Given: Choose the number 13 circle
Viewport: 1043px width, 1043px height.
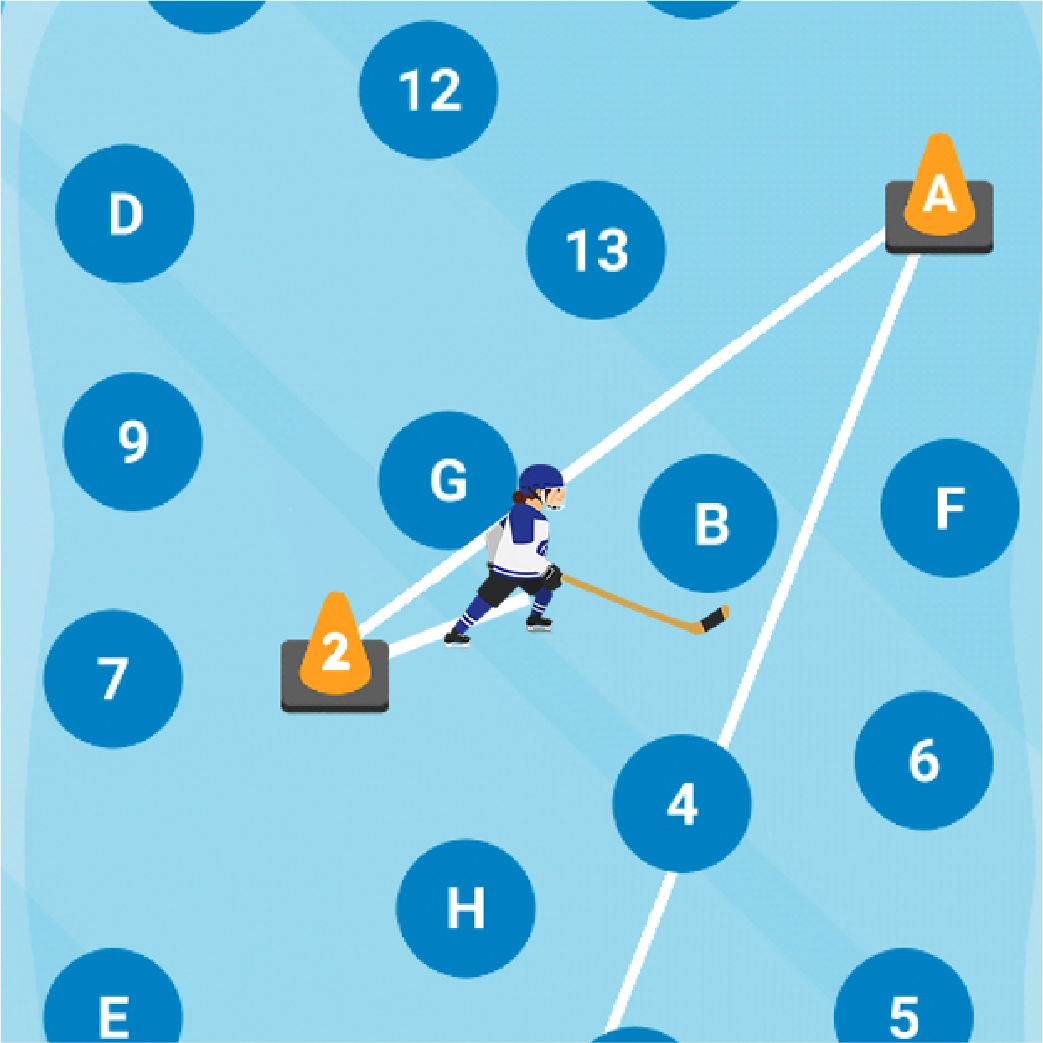Looking at the screenshot, I should [x=596, y=250].
